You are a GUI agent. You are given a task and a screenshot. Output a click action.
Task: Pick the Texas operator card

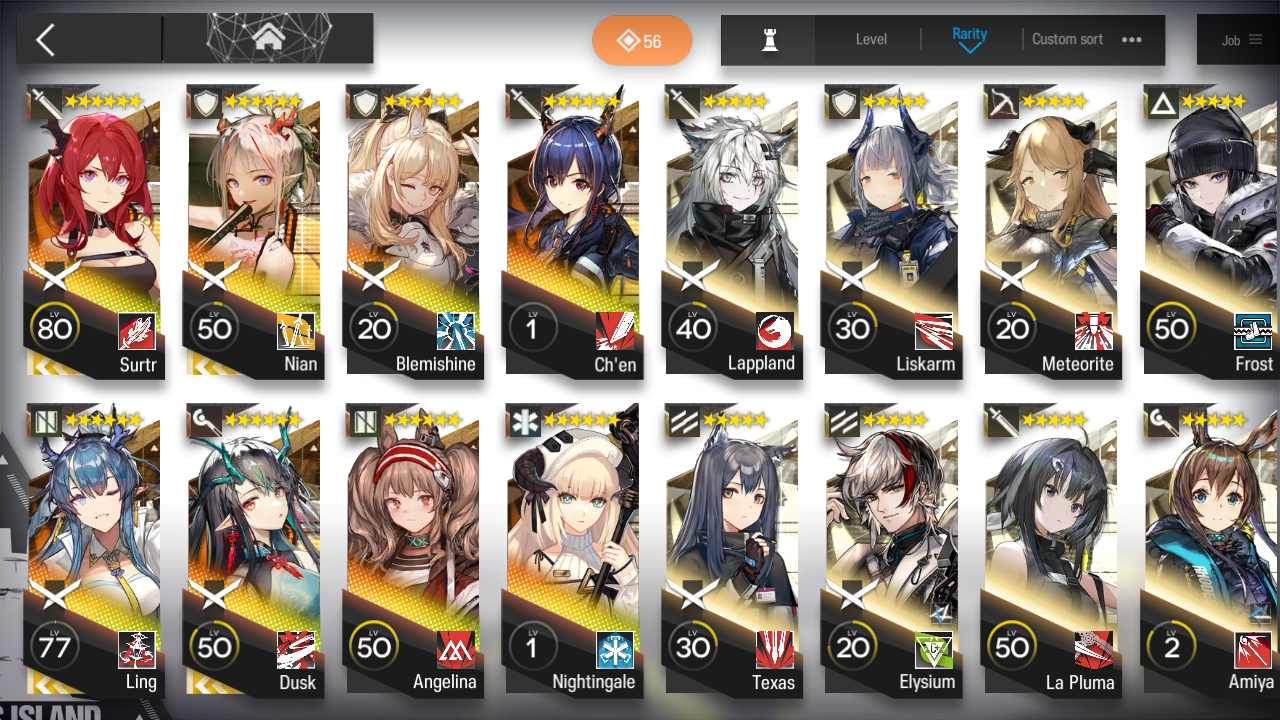(x=733, y=550)
